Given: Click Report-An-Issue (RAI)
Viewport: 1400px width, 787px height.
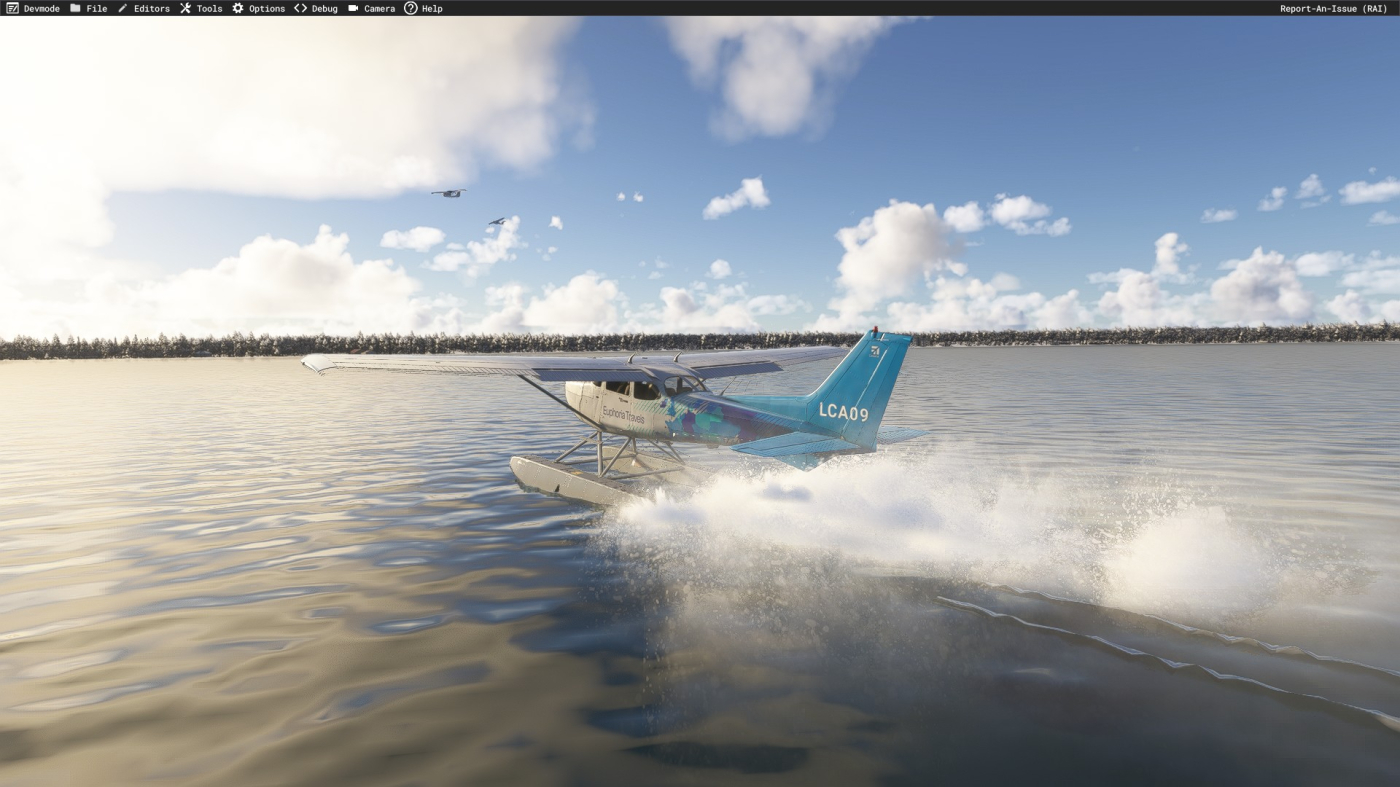Looking at the screenshot, I should tap(1333, 8).
